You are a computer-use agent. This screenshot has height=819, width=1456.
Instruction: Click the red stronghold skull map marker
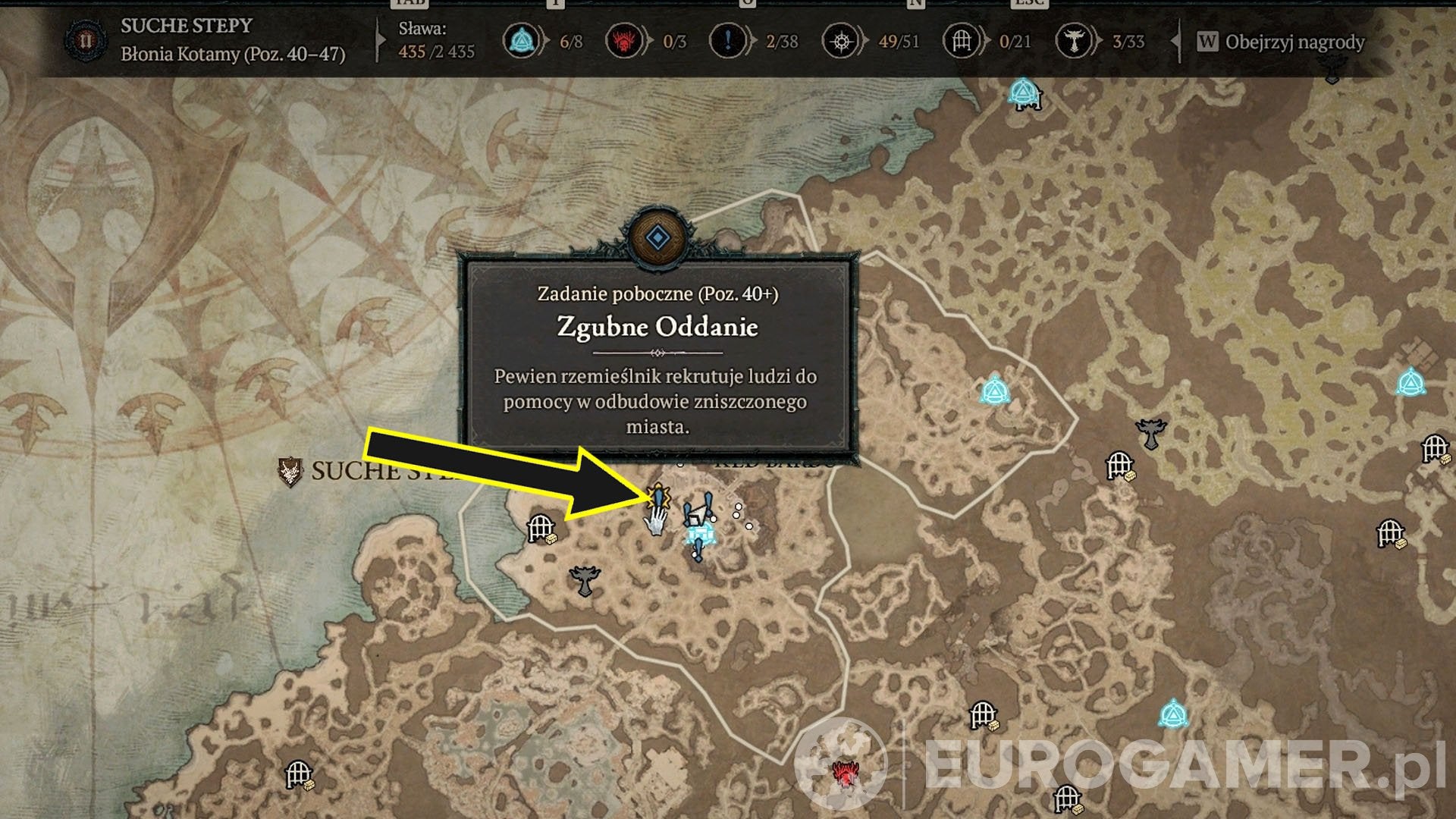(x=843, y=773)
